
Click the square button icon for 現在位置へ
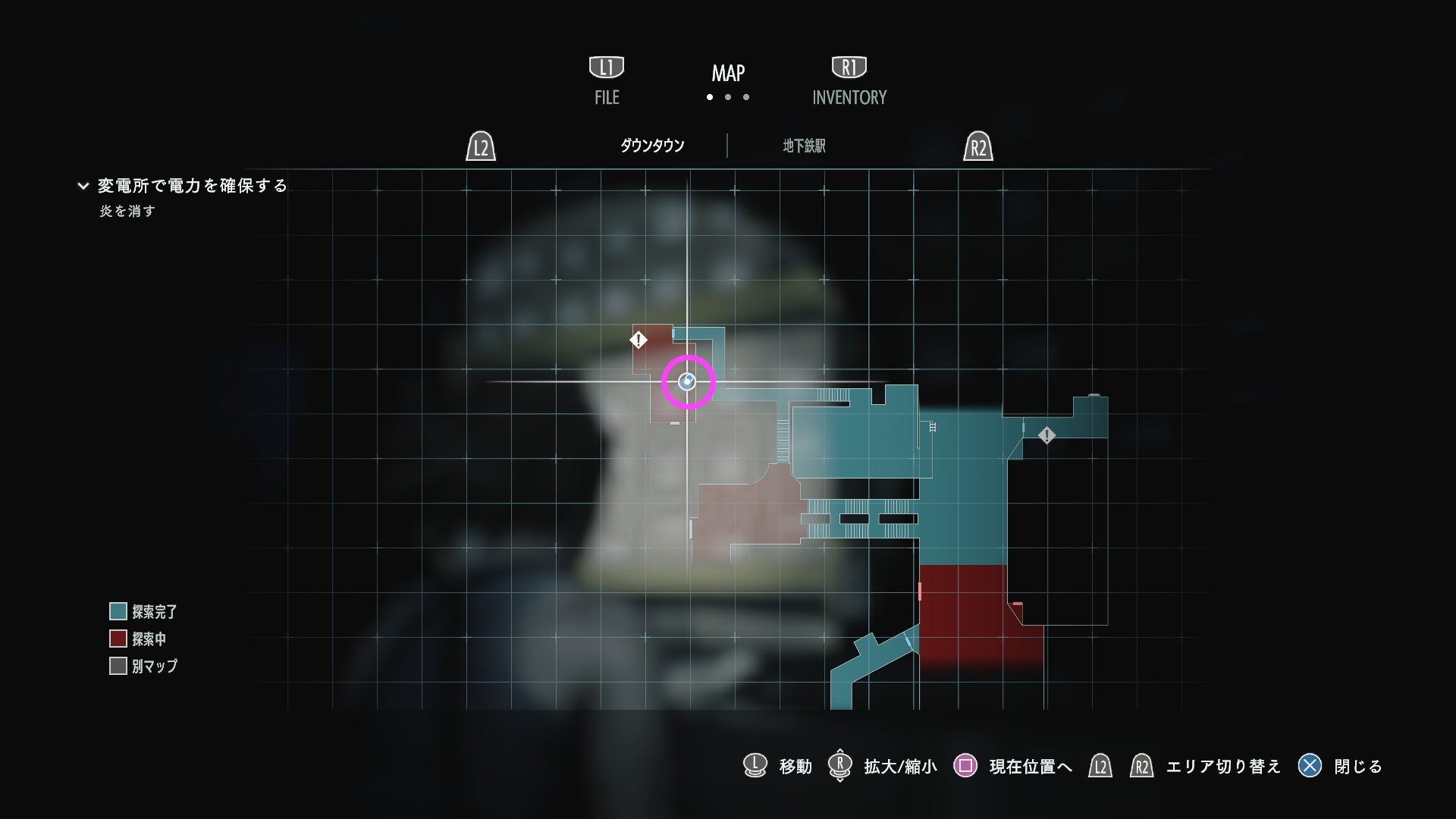pyautogui.click(x=966, y=767)
